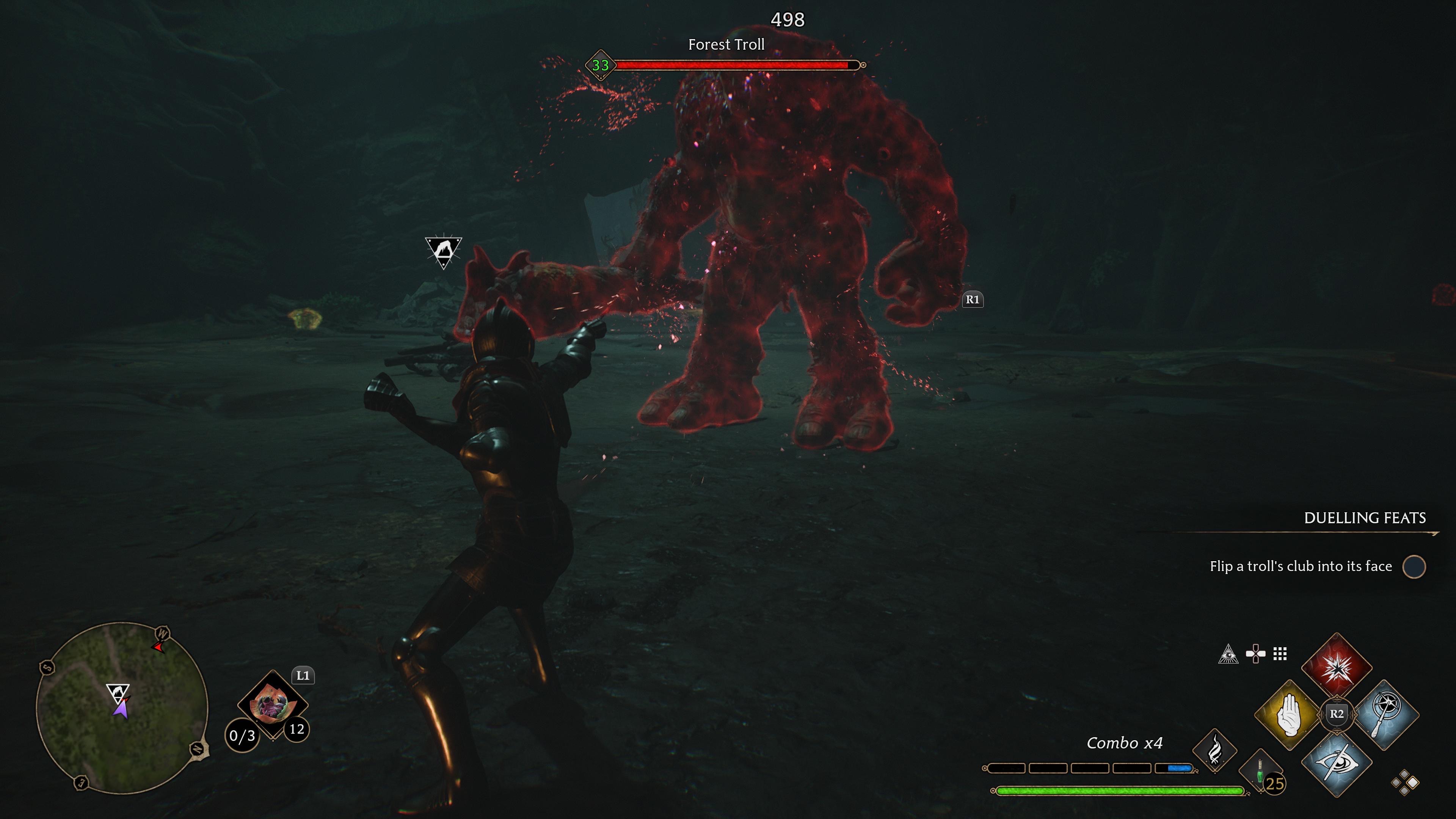
Task: Open the nine-dot grid icon
Action: tap(1280, 654)
